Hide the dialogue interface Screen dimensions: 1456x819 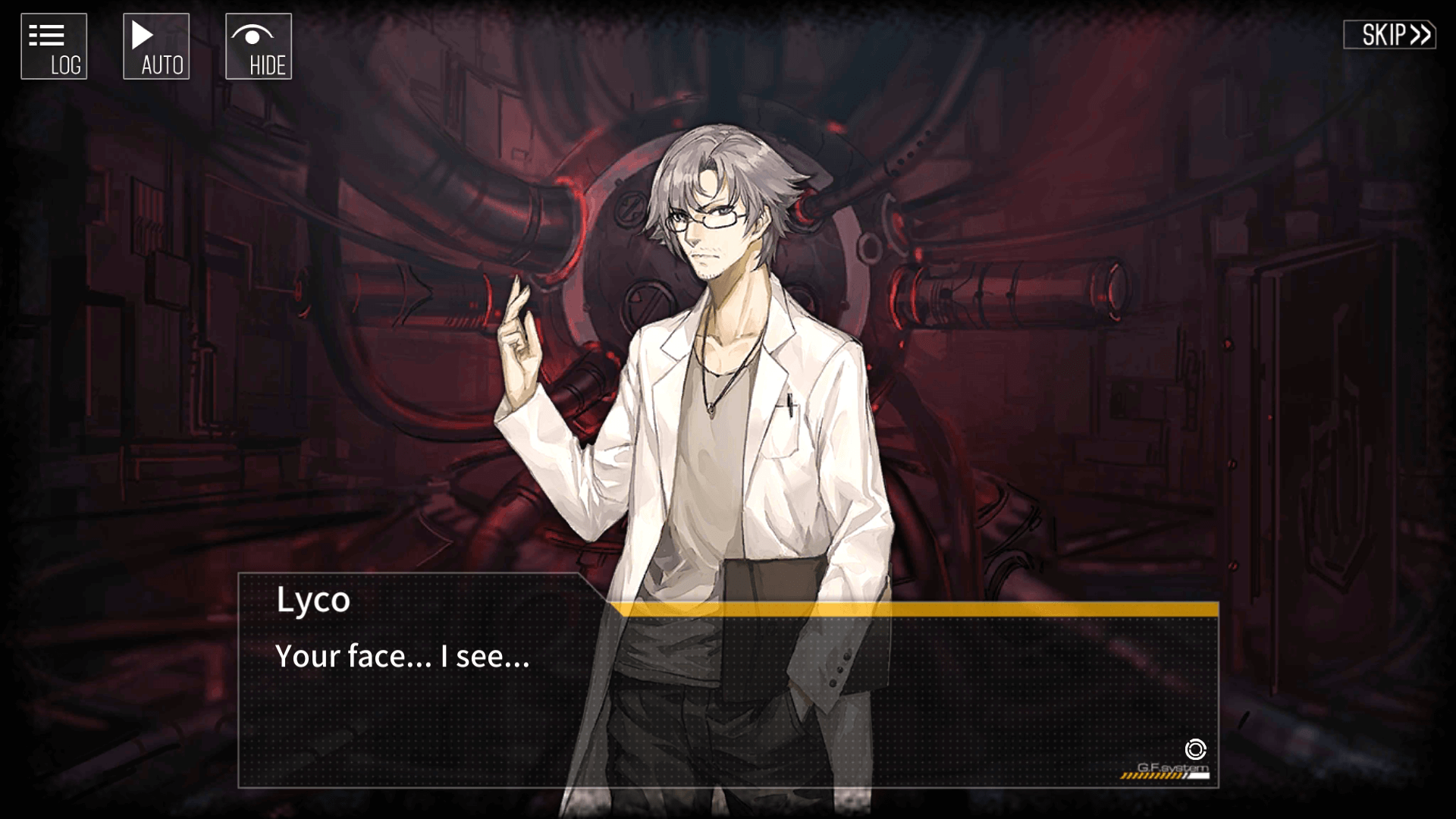click(259, 46)
